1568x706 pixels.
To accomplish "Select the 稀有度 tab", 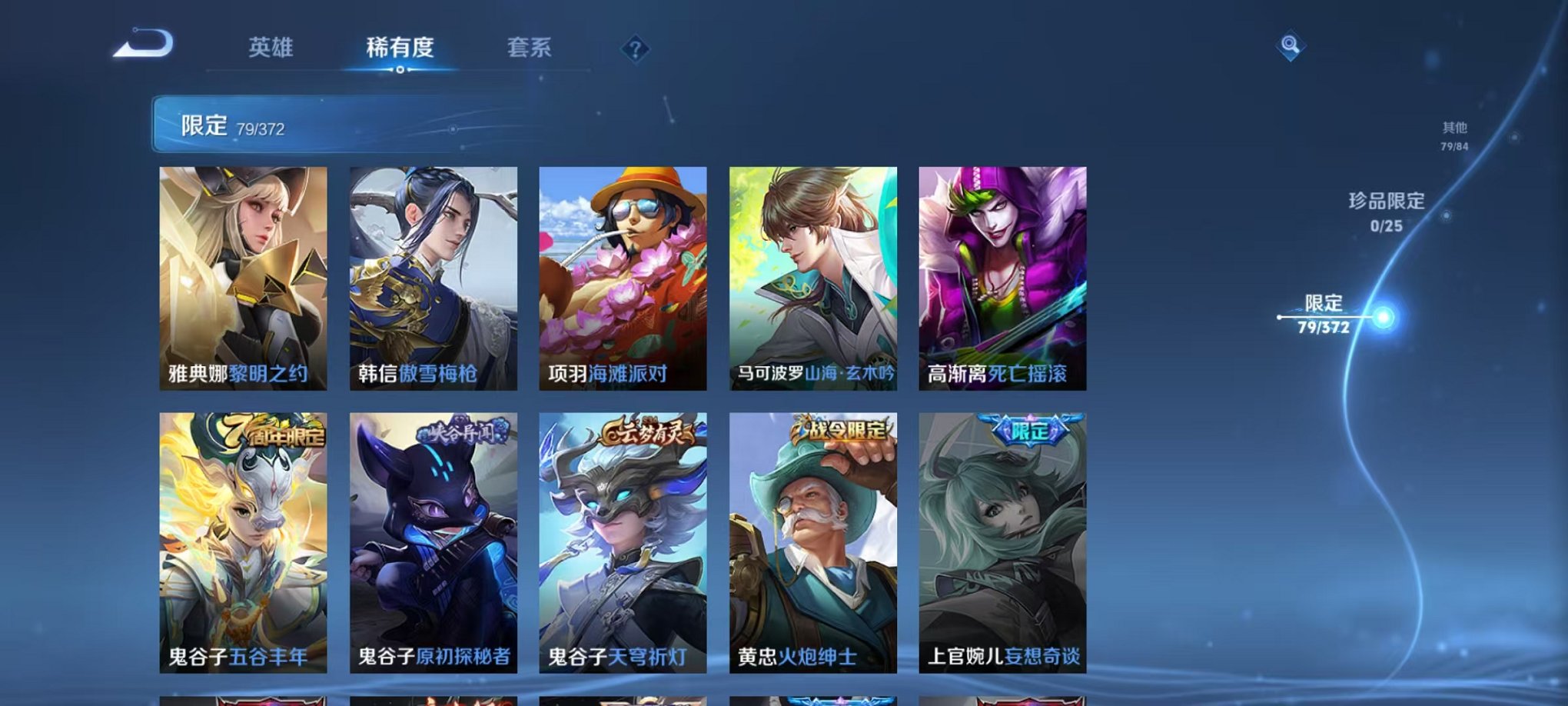I will (400, 48).
